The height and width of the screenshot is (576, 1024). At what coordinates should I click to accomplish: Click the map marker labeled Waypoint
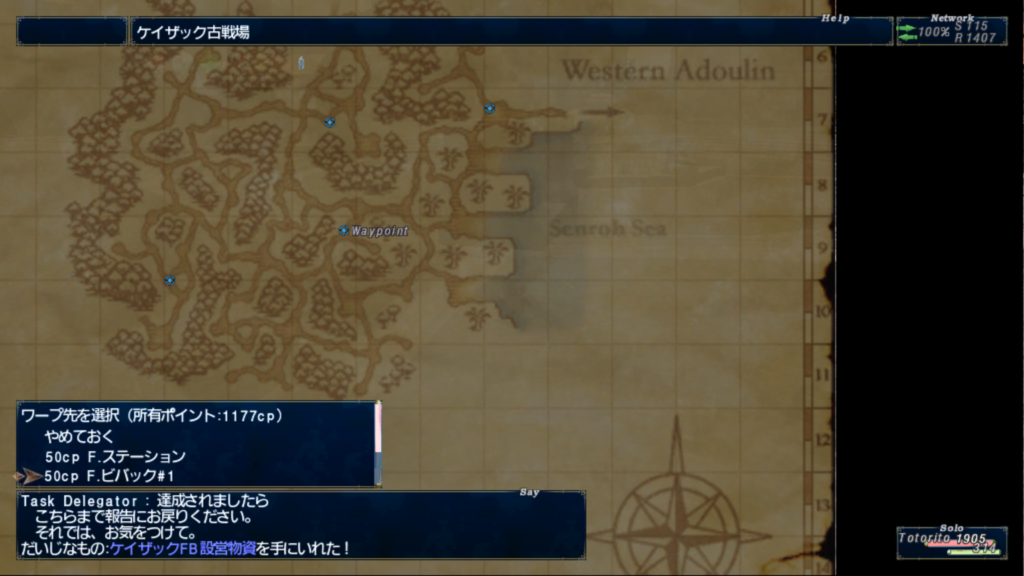point(344,231)
